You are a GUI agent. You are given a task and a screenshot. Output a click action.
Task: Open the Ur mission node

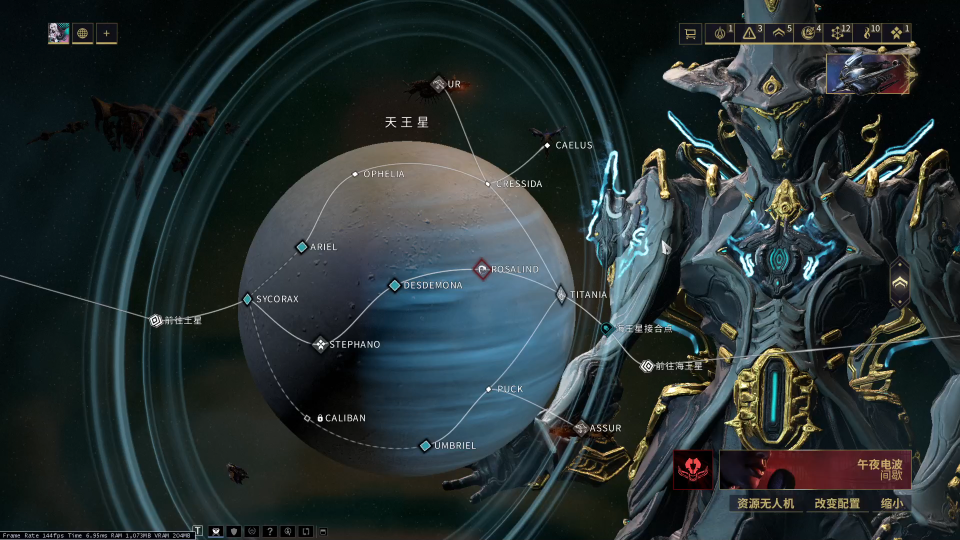pyautogui.click(x=438, y=84)
